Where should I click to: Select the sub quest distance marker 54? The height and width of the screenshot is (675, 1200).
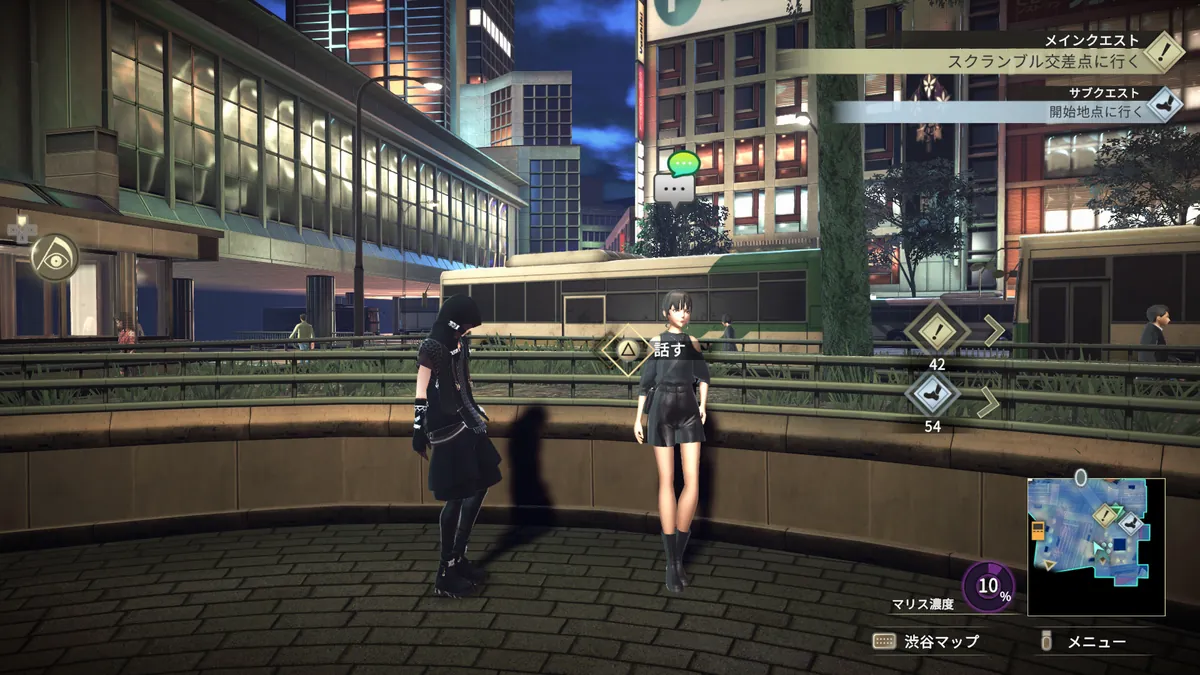(932, 394)
